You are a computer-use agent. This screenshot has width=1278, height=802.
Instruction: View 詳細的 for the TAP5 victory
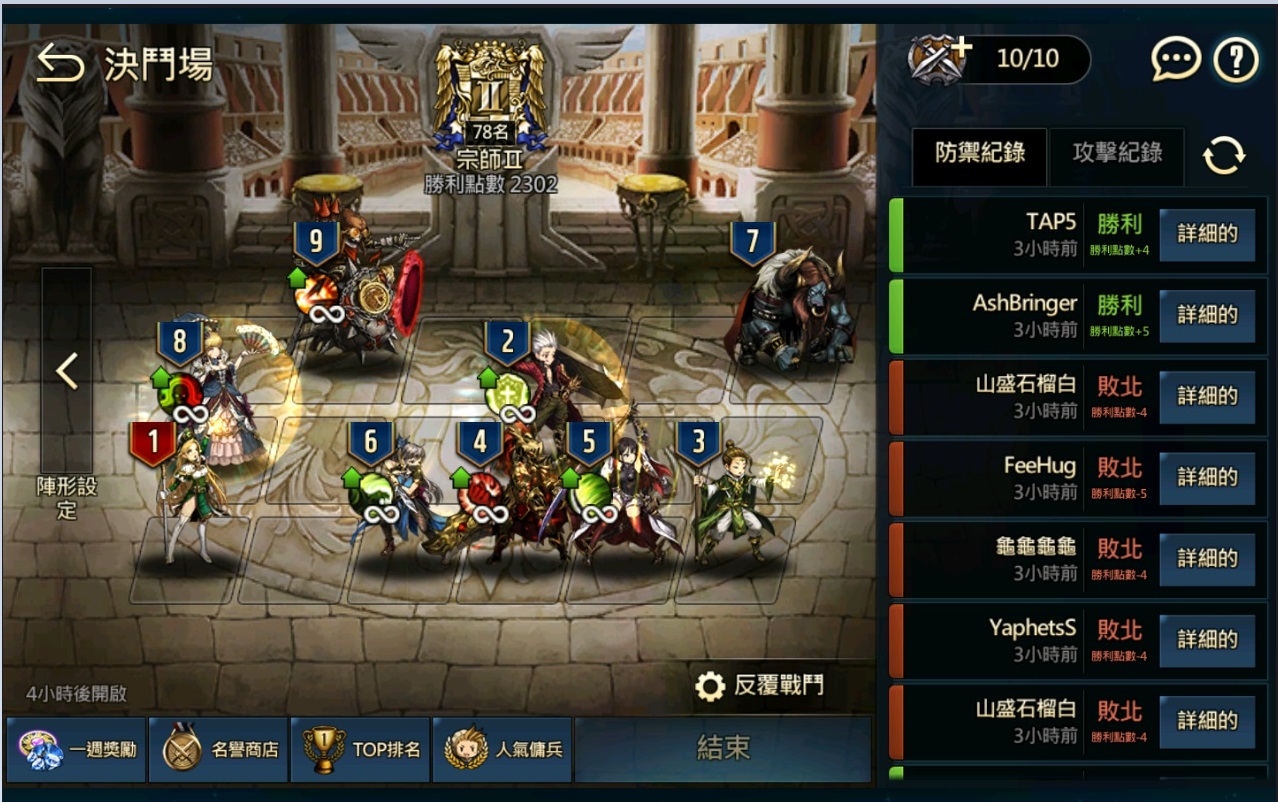(x=1207, y=234)
